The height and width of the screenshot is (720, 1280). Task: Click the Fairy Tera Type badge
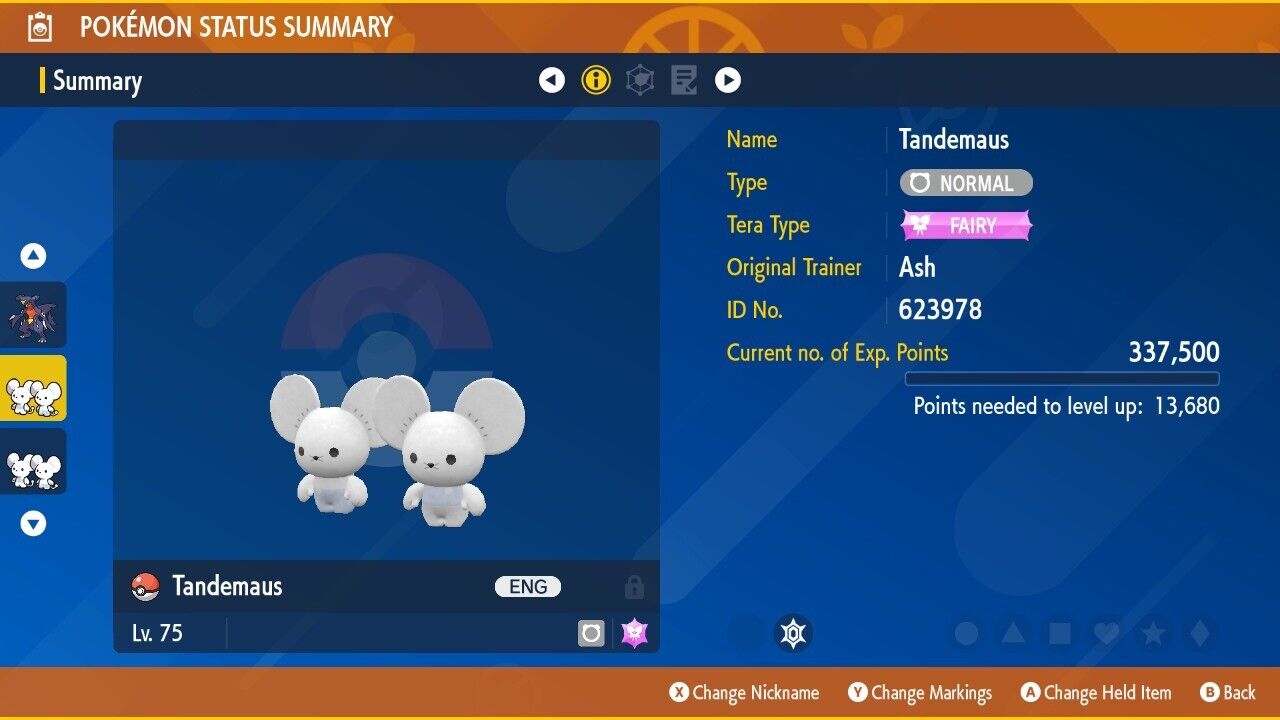point(966,226)
